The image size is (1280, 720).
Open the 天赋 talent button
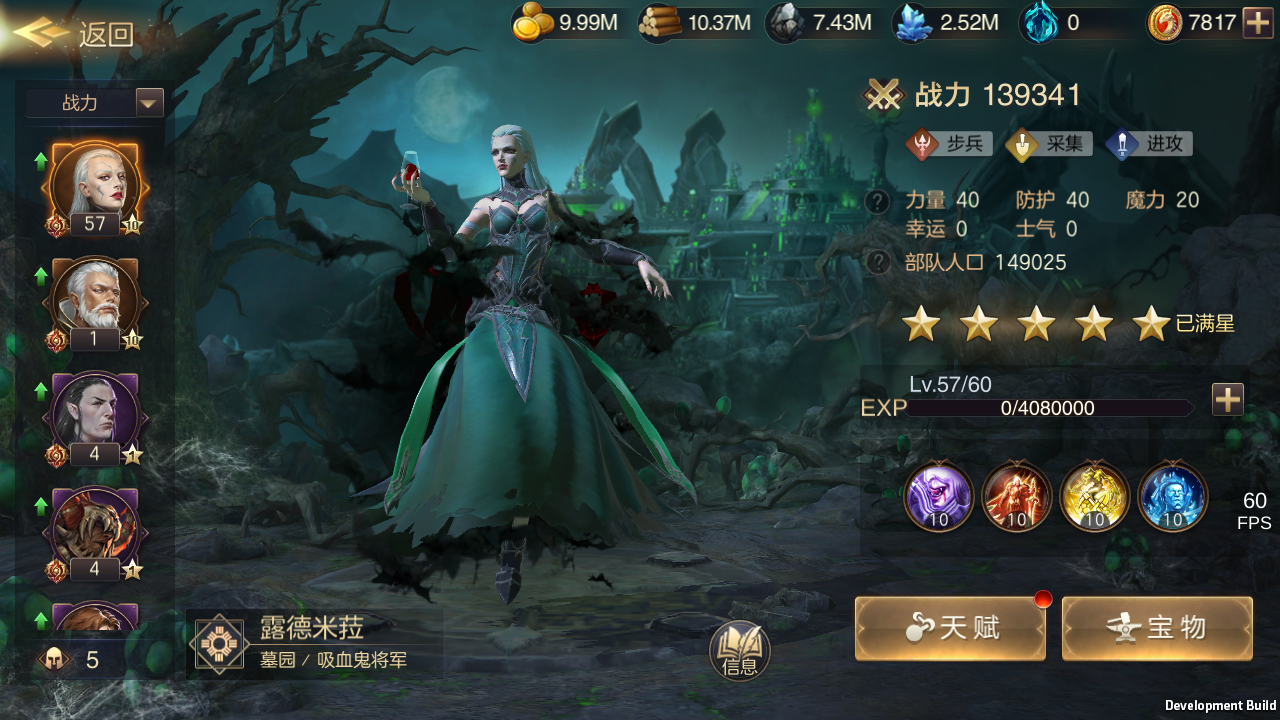949,628
